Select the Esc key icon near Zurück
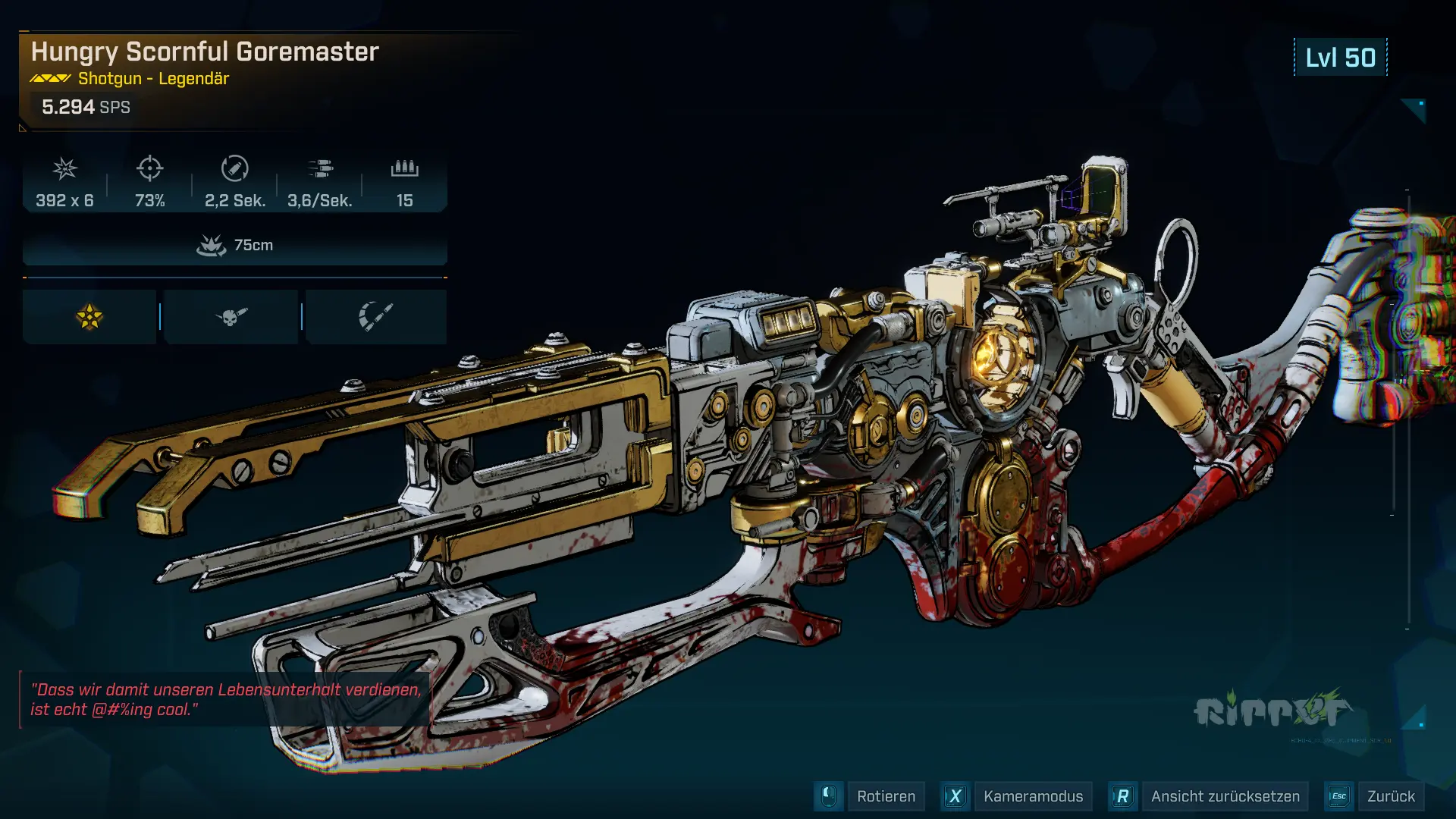The height and width of the screenshot is (819, 1456). (1339, 796)
